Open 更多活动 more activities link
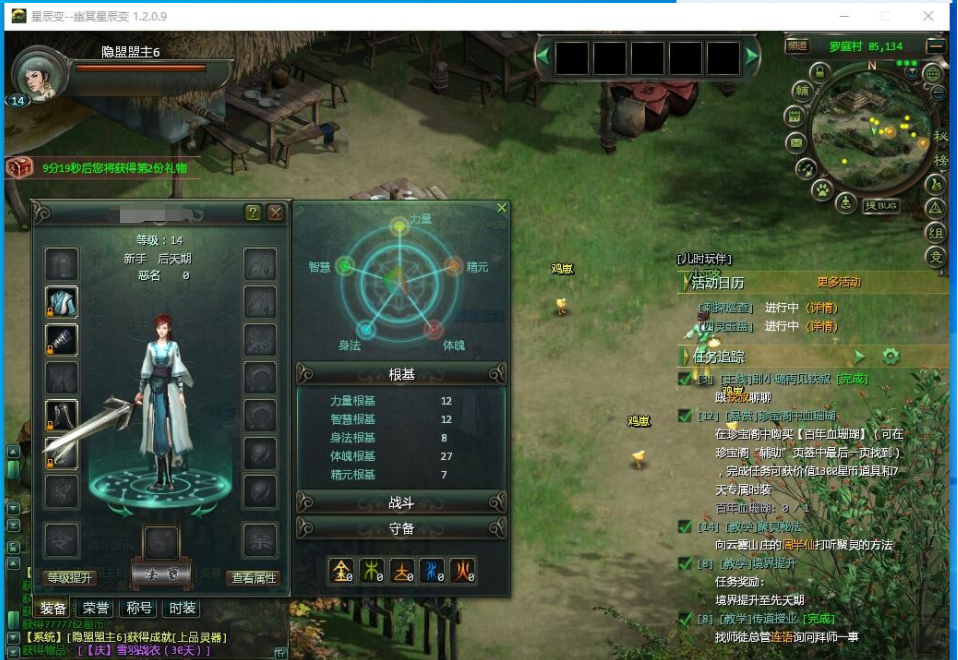 838,283
